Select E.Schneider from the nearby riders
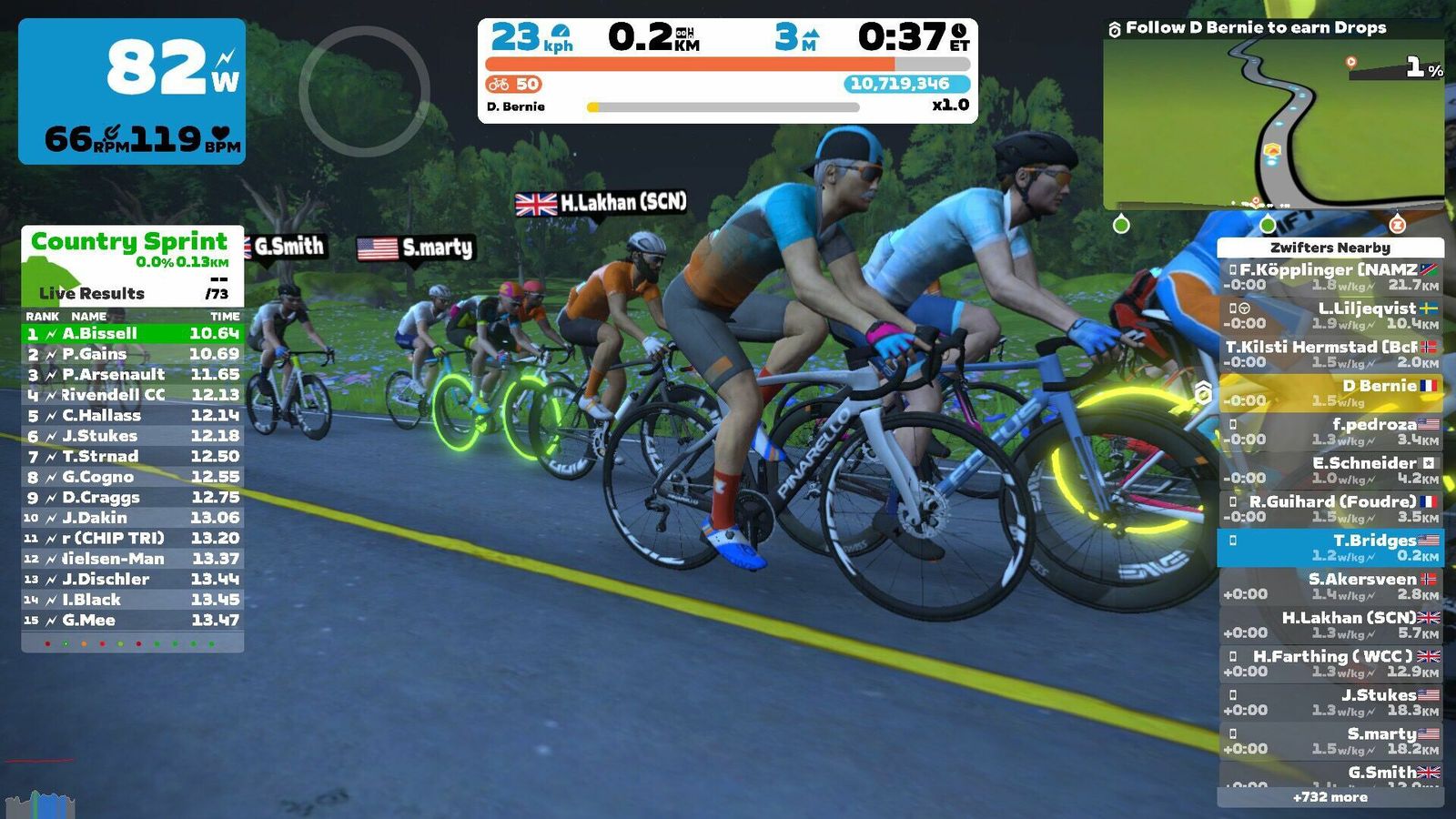Image resolution: width=1456 pixels, height=819 pixels. pyautogui.click(x=1330, y=470)
